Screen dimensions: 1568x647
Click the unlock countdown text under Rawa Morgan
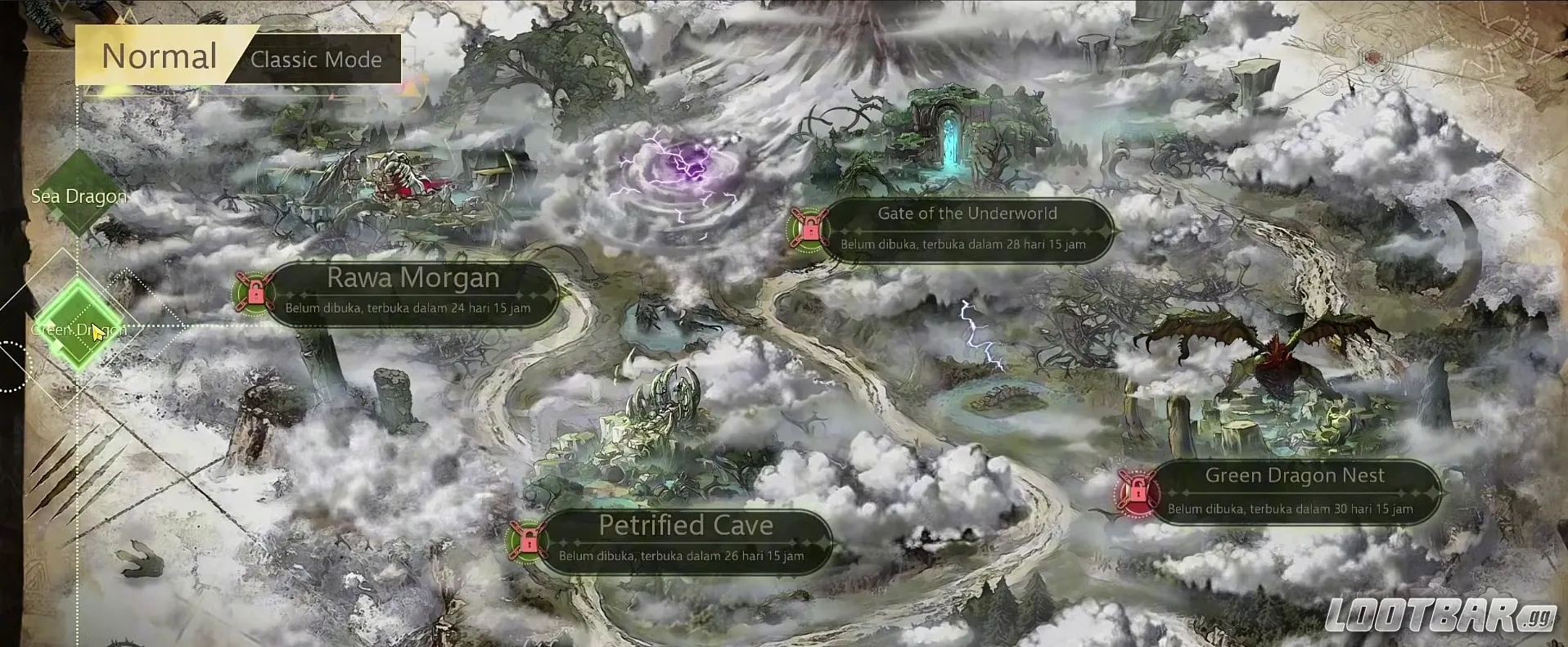pos(407,308)
